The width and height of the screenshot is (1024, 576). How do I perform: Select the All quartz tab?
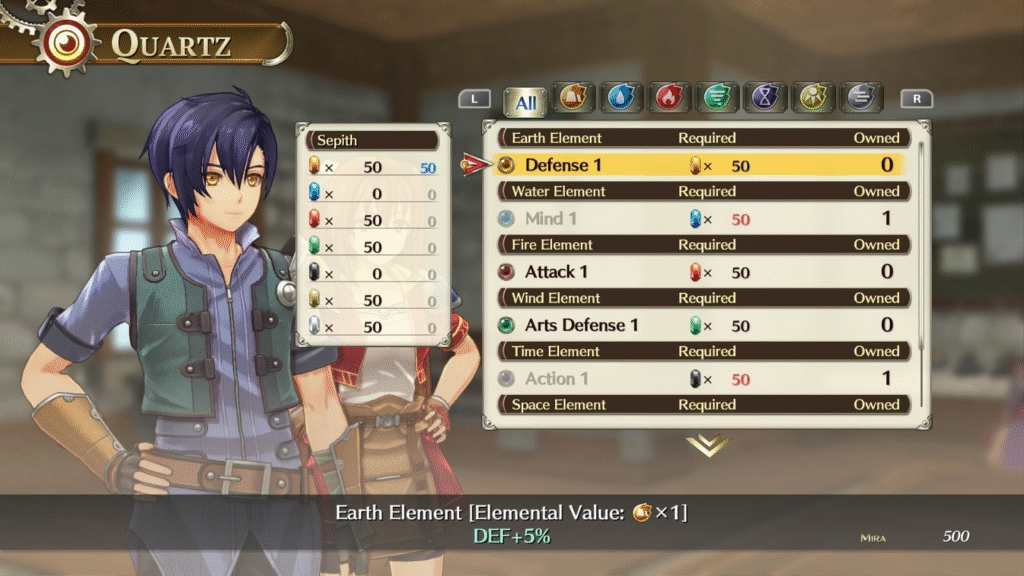[x=526, y=102]
